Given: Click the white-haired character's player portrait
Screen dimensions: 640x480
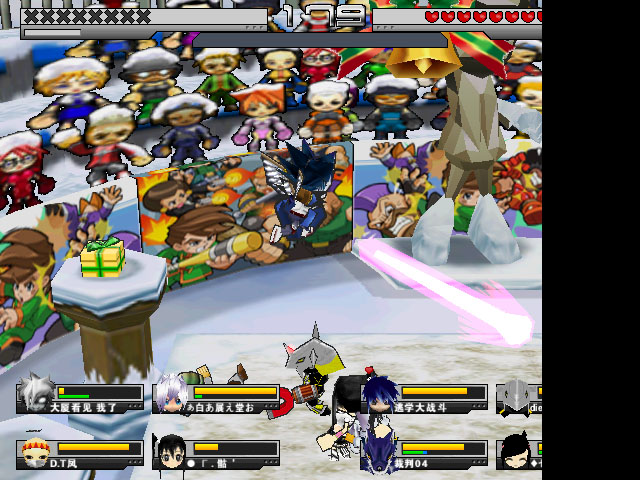Looking at the screenshot, I should (172, 396).
